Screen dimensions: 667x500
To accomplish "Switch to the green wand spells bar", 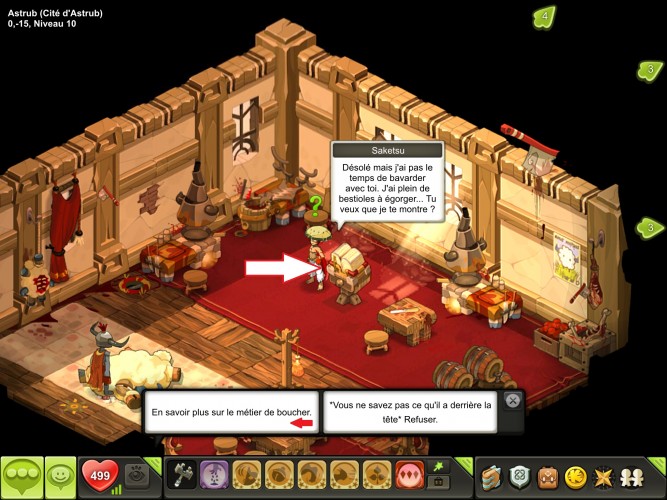I will click(x=437, y=466).
